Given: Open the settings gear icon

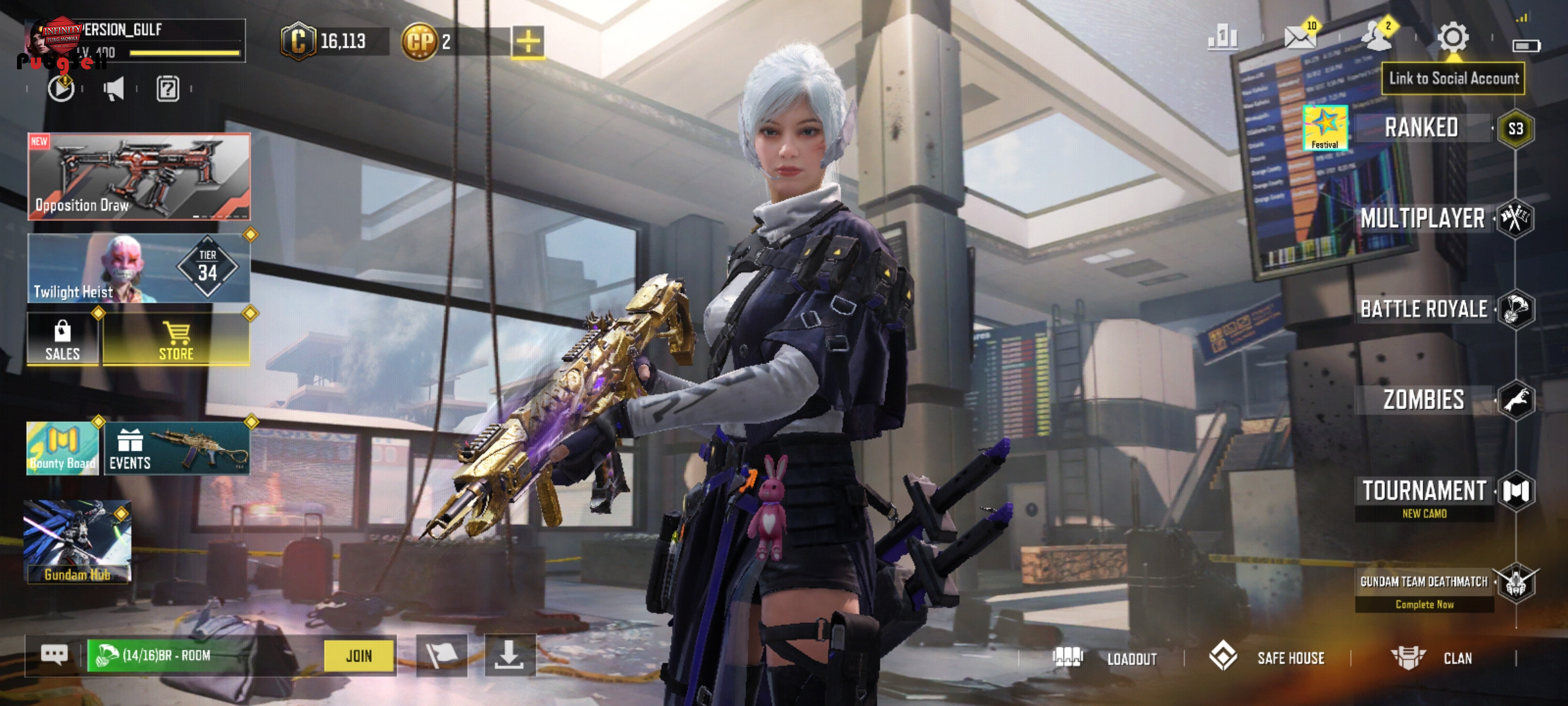Looking at the screenshot, I should coord(1453,37).
